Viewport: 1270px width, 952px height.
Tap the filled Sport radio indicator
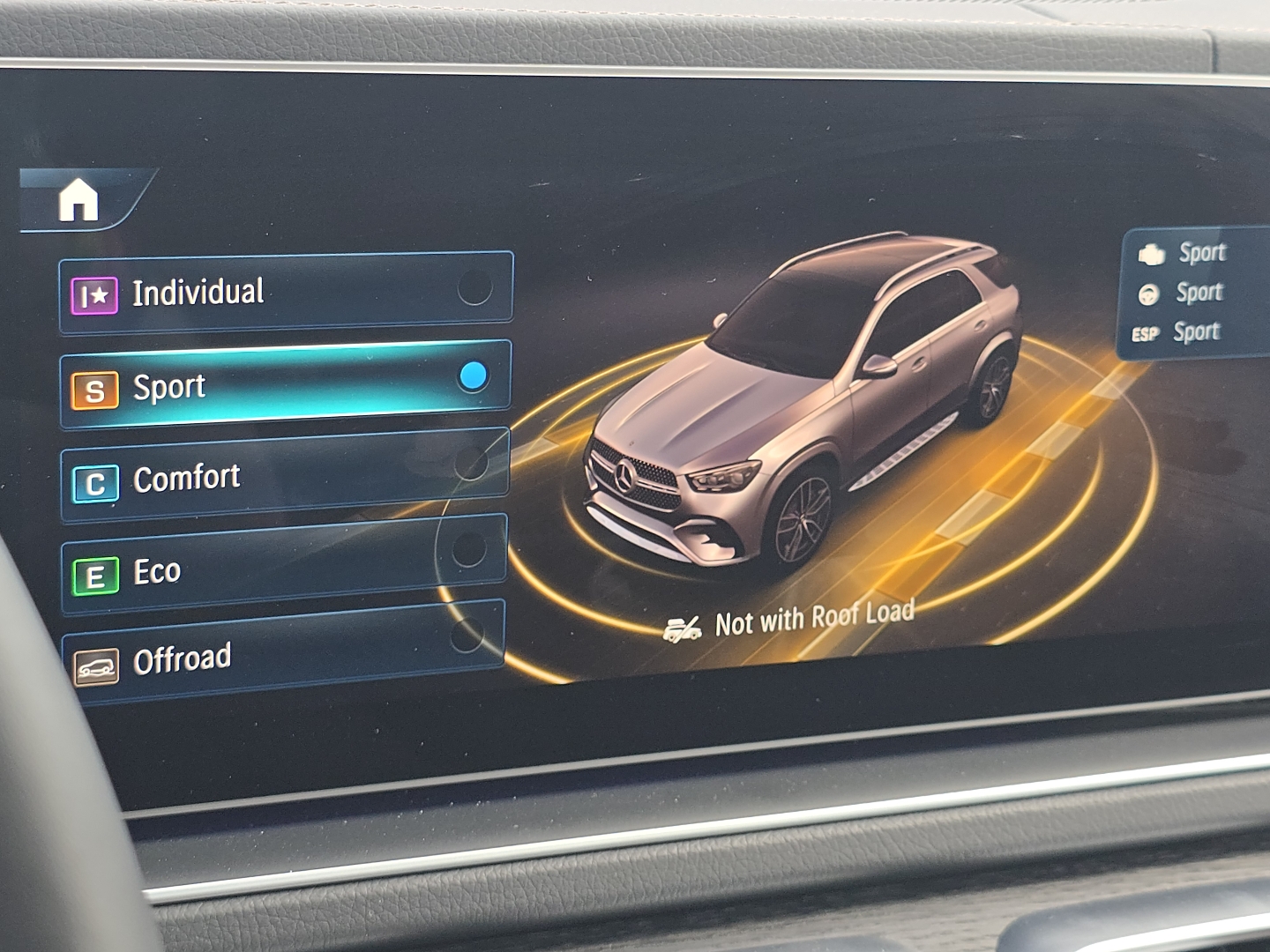click(x=474, y=377)
